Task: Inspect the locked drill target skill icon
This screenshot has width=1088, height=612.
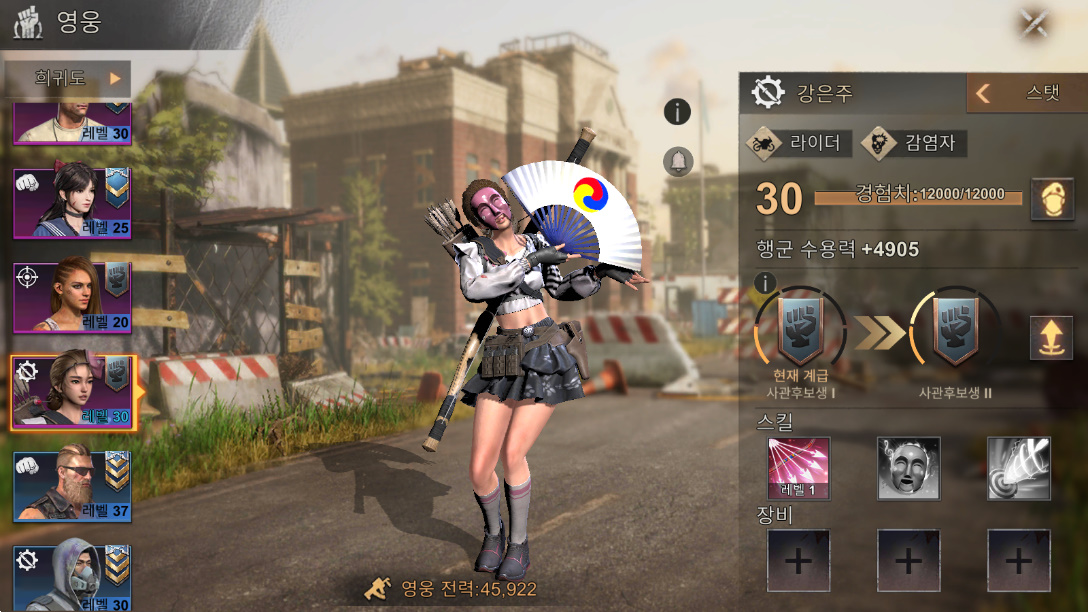Action: tap(1018, 468)
